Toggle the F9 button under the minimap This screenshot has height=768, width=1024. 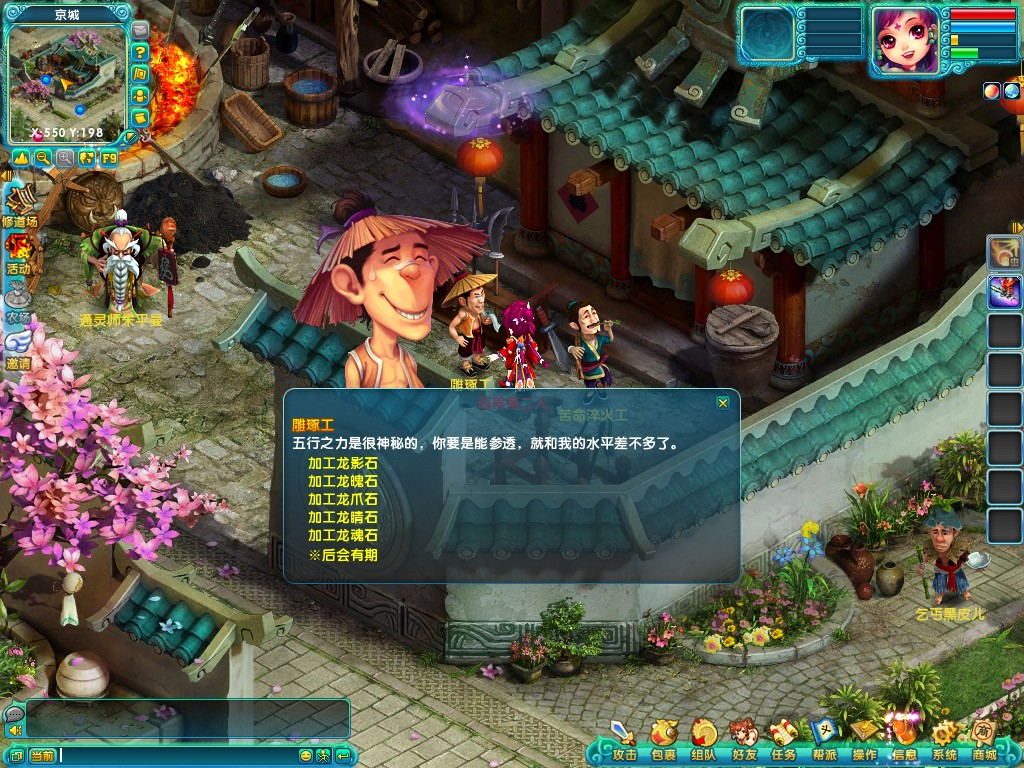point(109,158)
